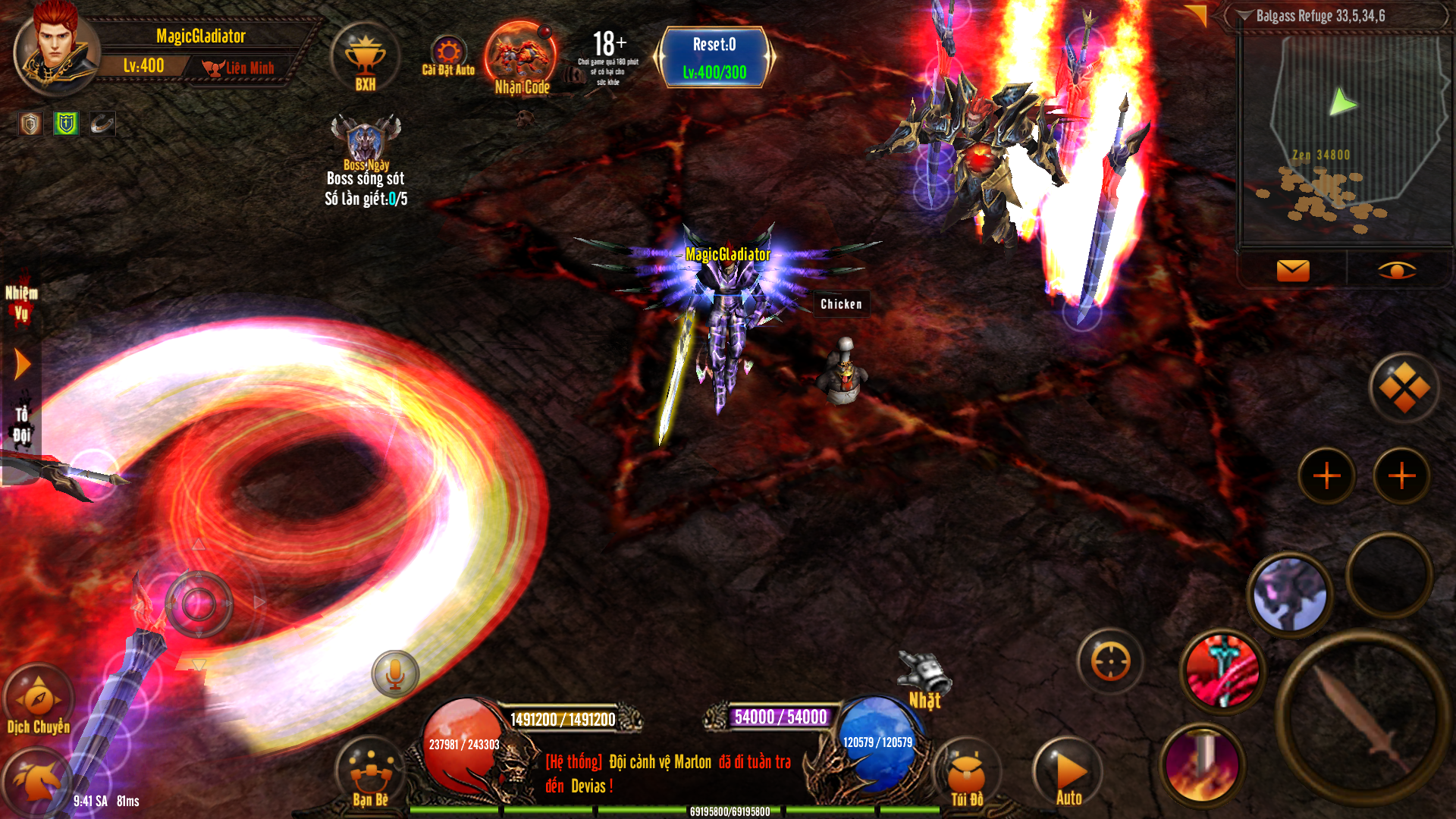Open Cài Đặt Auto settings
The image size is (1456, 819).
point(448,55)
